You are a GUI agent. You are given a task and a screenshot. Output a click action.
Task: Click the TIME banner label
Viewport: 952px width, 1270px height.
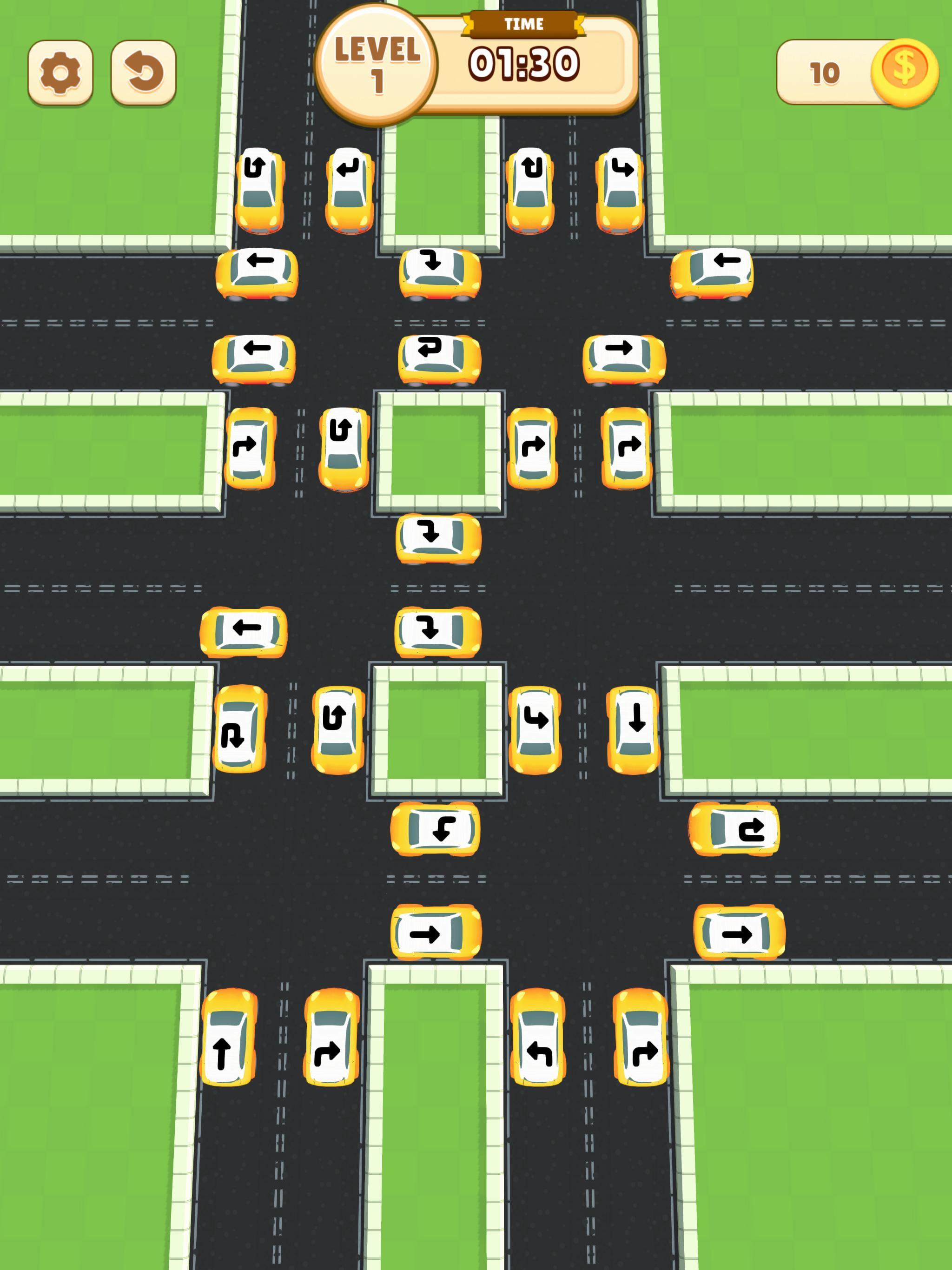click(x=526, y=24)
